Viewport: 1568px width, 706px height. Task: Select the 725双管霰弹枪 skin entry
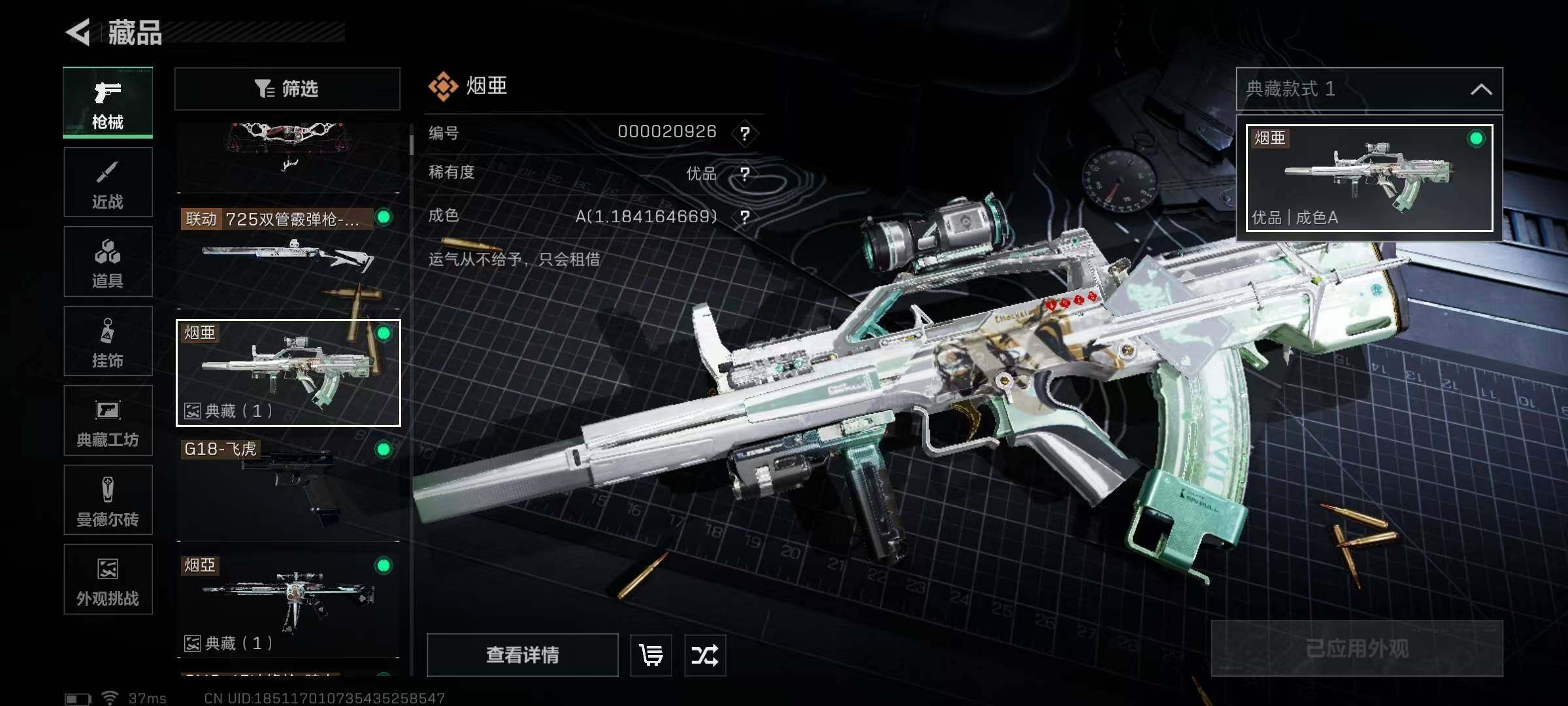point(287,255)
